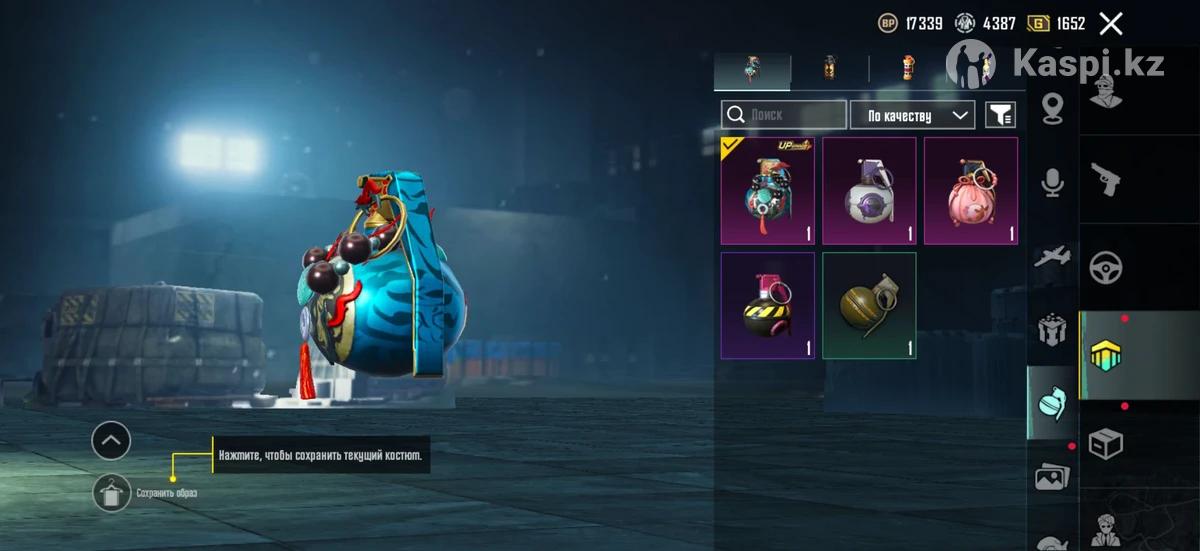1200x551 pixels.
Task: Open the airplane category
Action: click(x=1052, y=257)
